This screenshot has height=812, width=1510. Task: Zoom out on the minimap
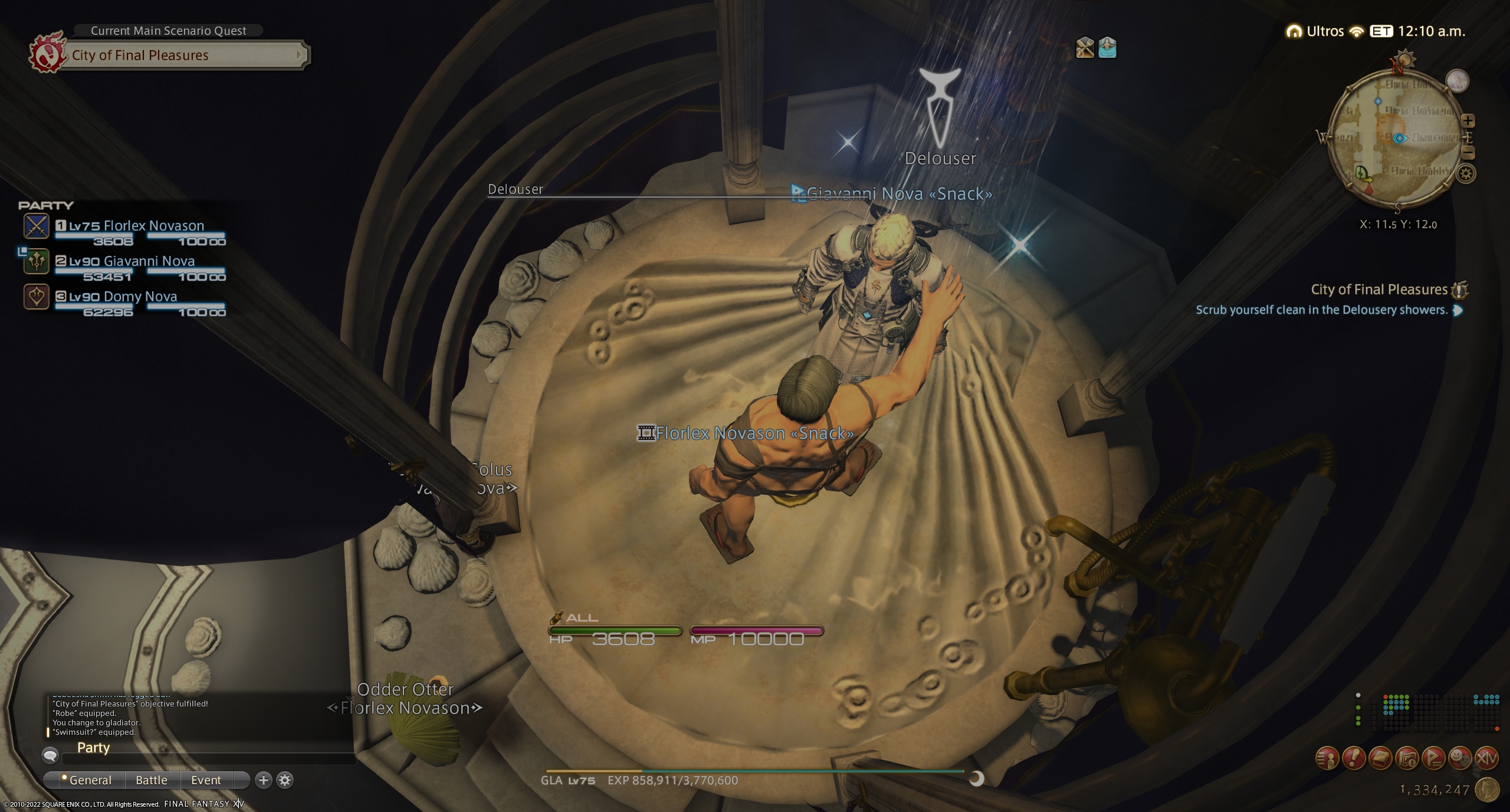1468,153
